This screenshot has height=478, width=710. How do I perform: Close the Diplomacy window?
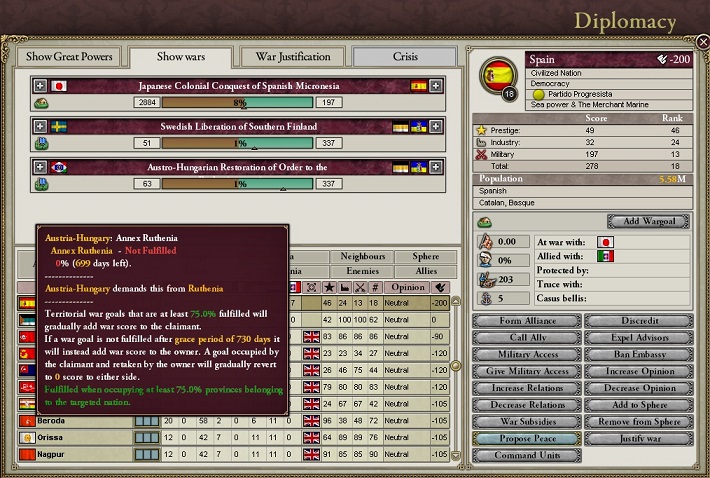click(x=701, y=42)
